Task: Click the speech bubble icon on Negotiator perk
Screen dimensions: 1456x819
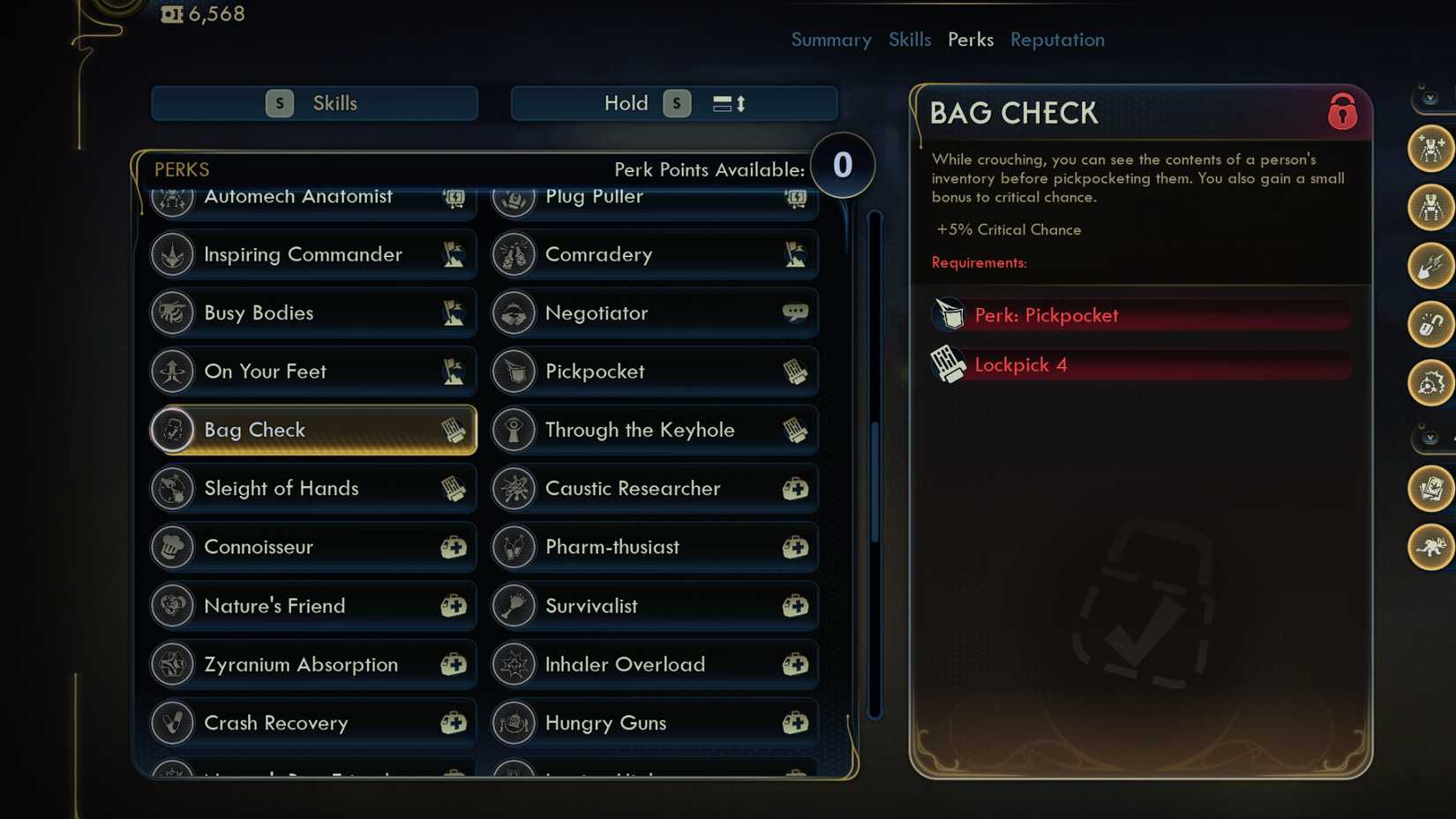Action: 795,312
